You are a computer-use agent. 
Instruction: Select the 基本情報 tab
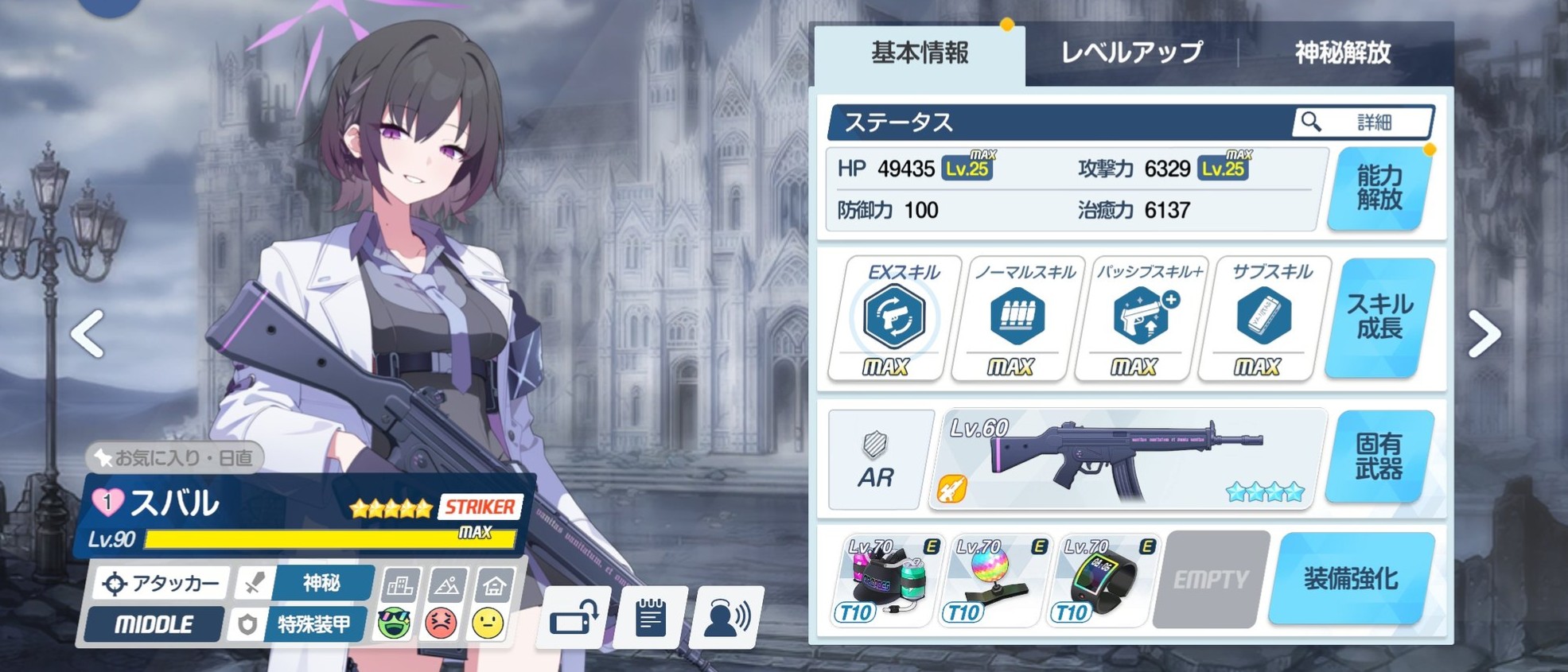(920, 53)
